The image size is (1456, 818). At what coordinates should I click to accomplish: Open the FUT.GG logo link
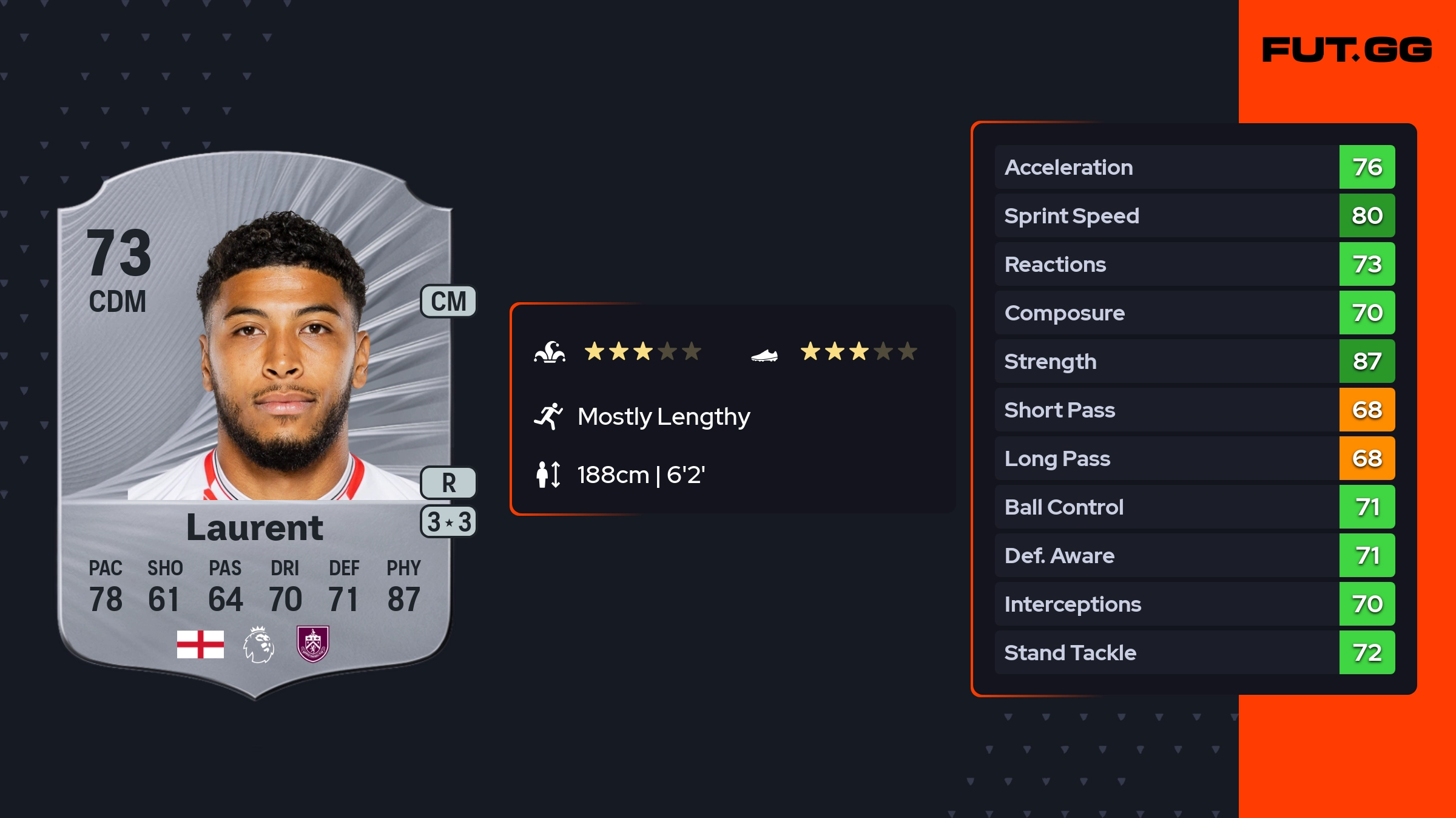coord(1347,50)
